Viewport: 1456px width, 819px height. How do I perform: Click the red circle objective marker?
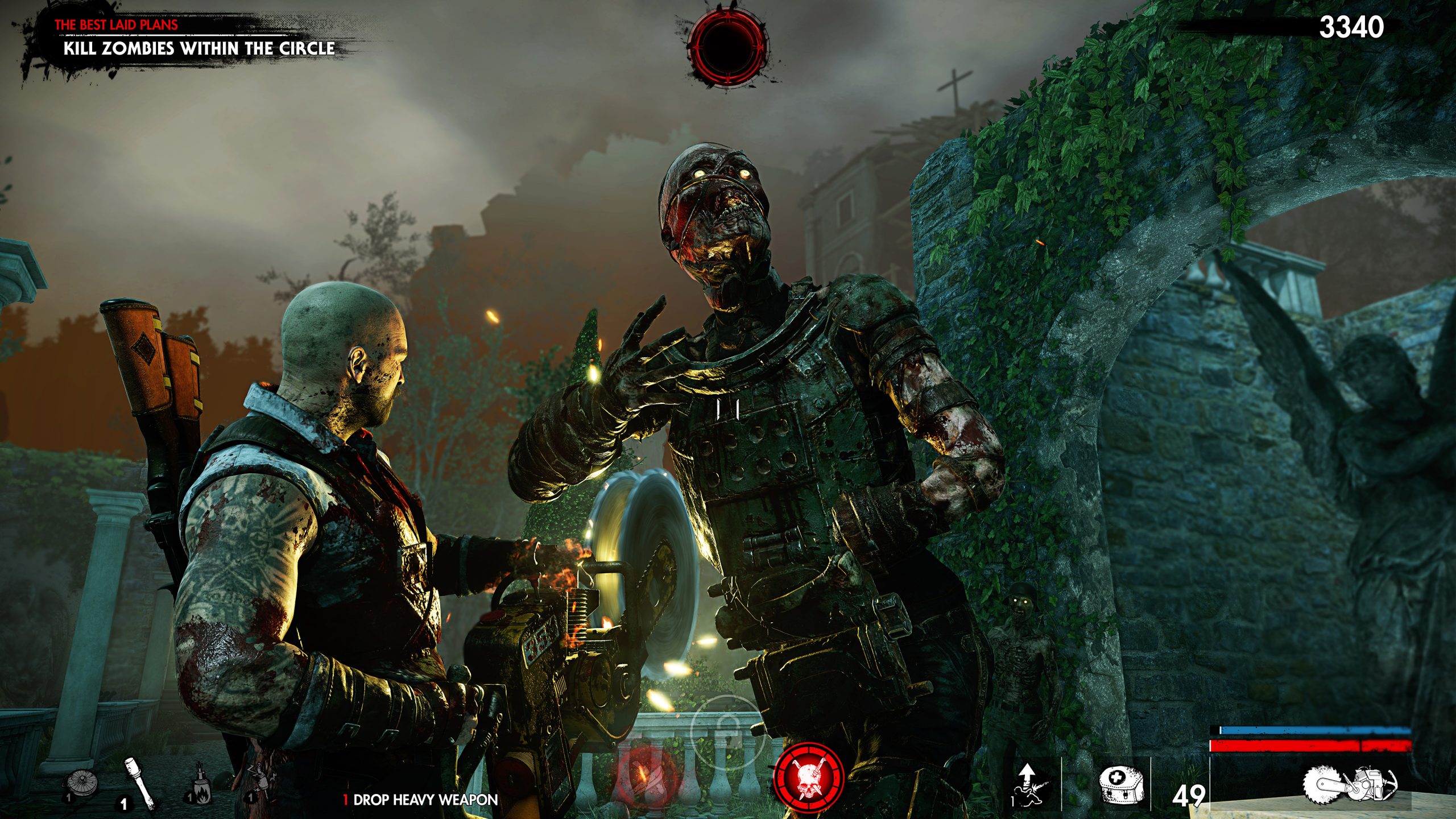pyautogui.click(x=727, y=47)
